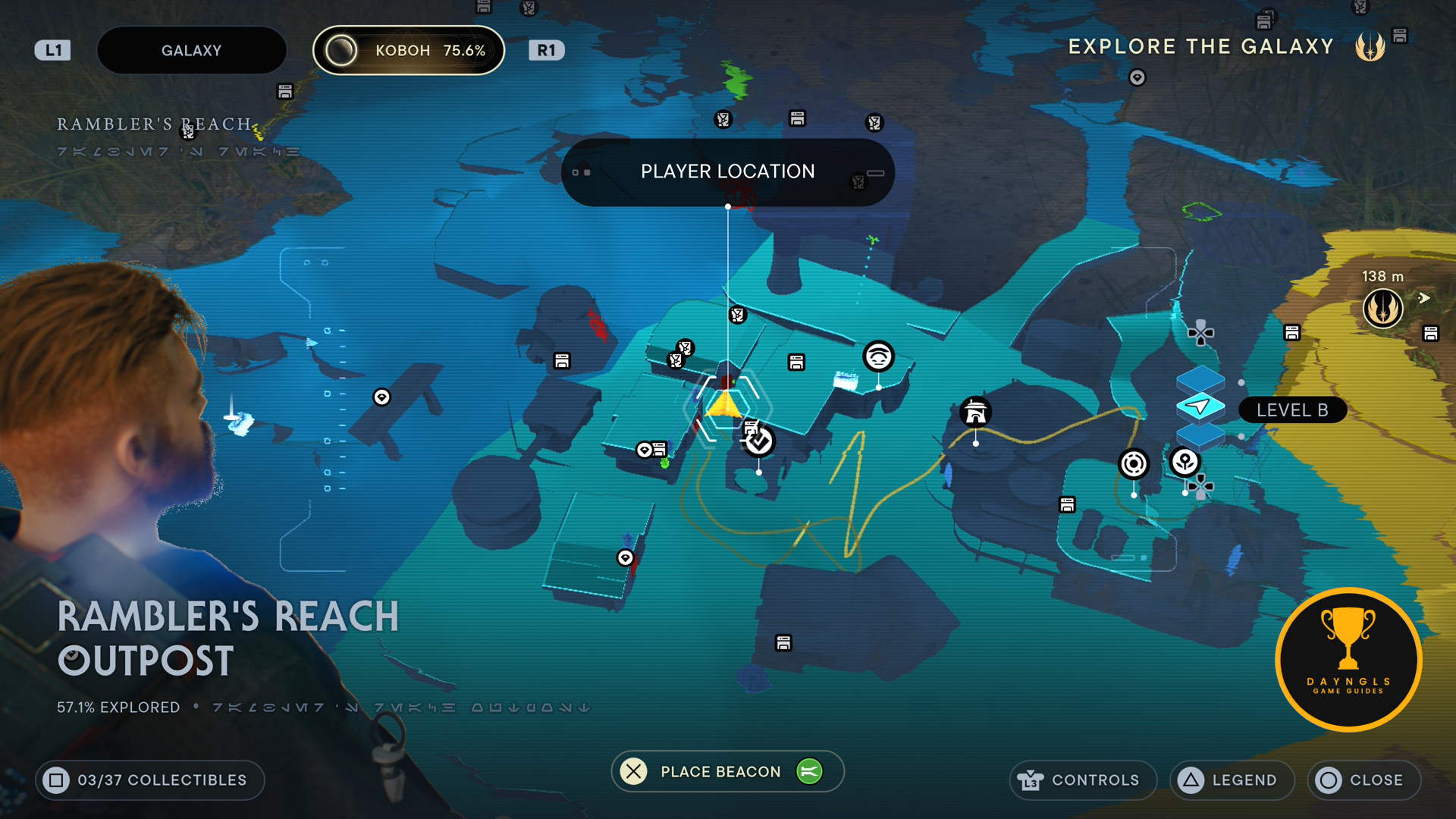Select the round face marker north of the player

(878, 356)
